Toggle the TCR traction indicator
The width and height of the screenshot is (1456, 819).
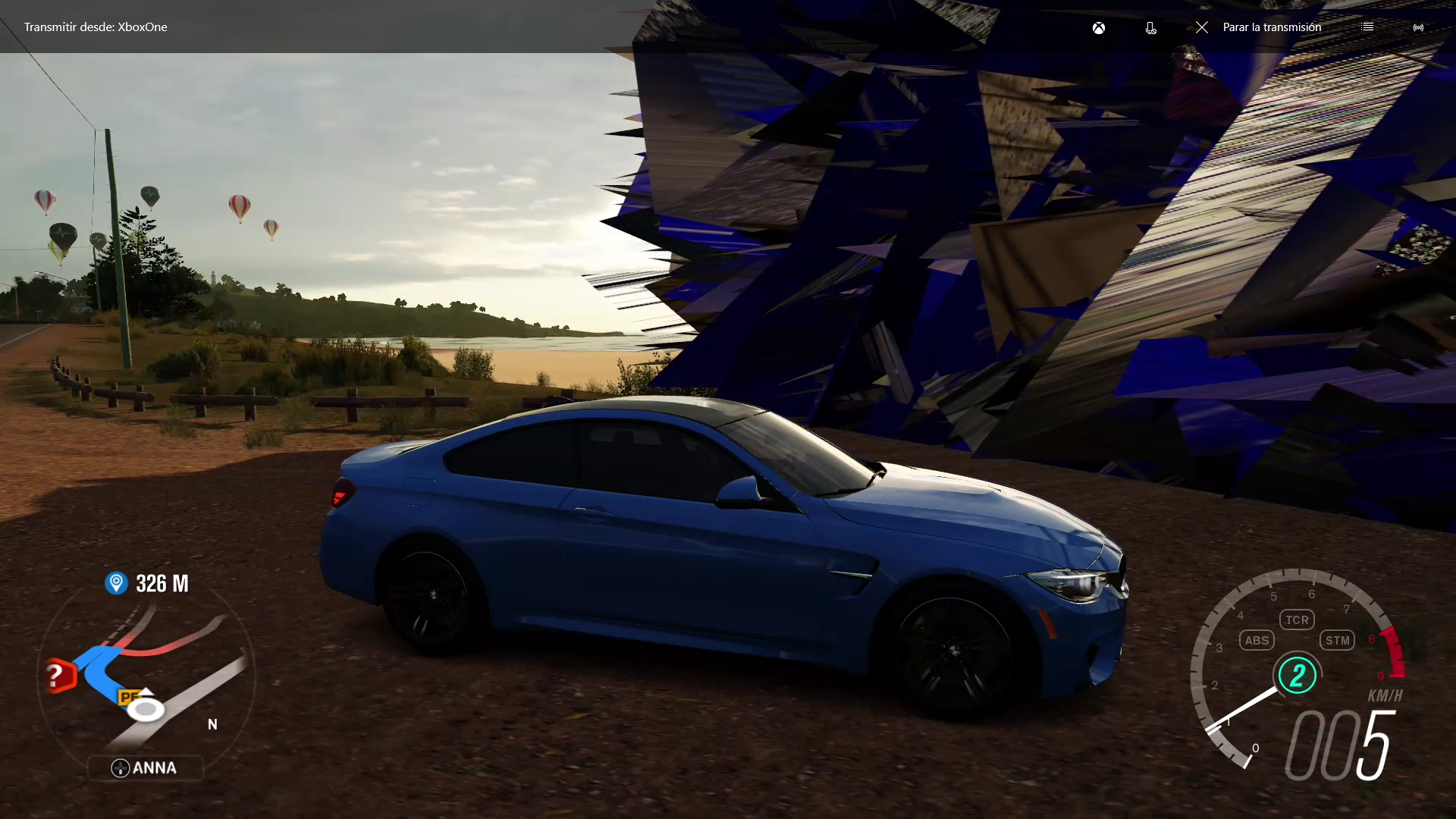[x=1297, y=620]
